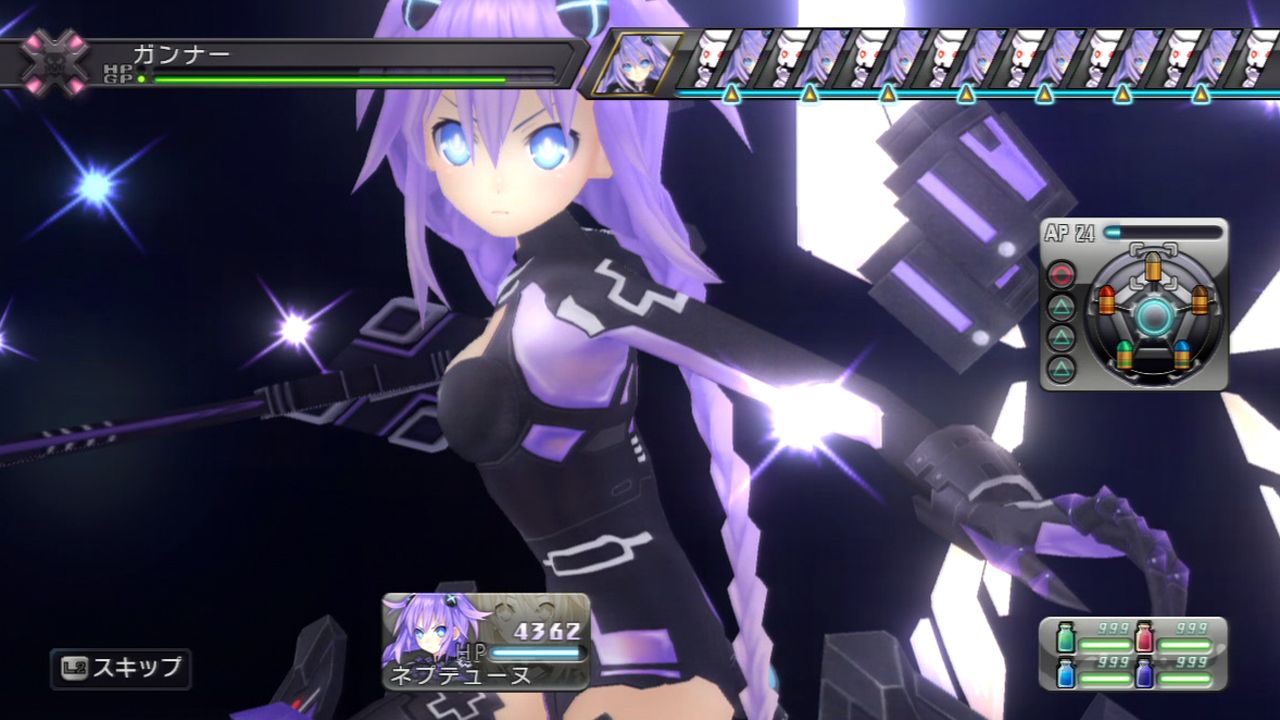Click the green potion bottle icon

[1066, 637]
